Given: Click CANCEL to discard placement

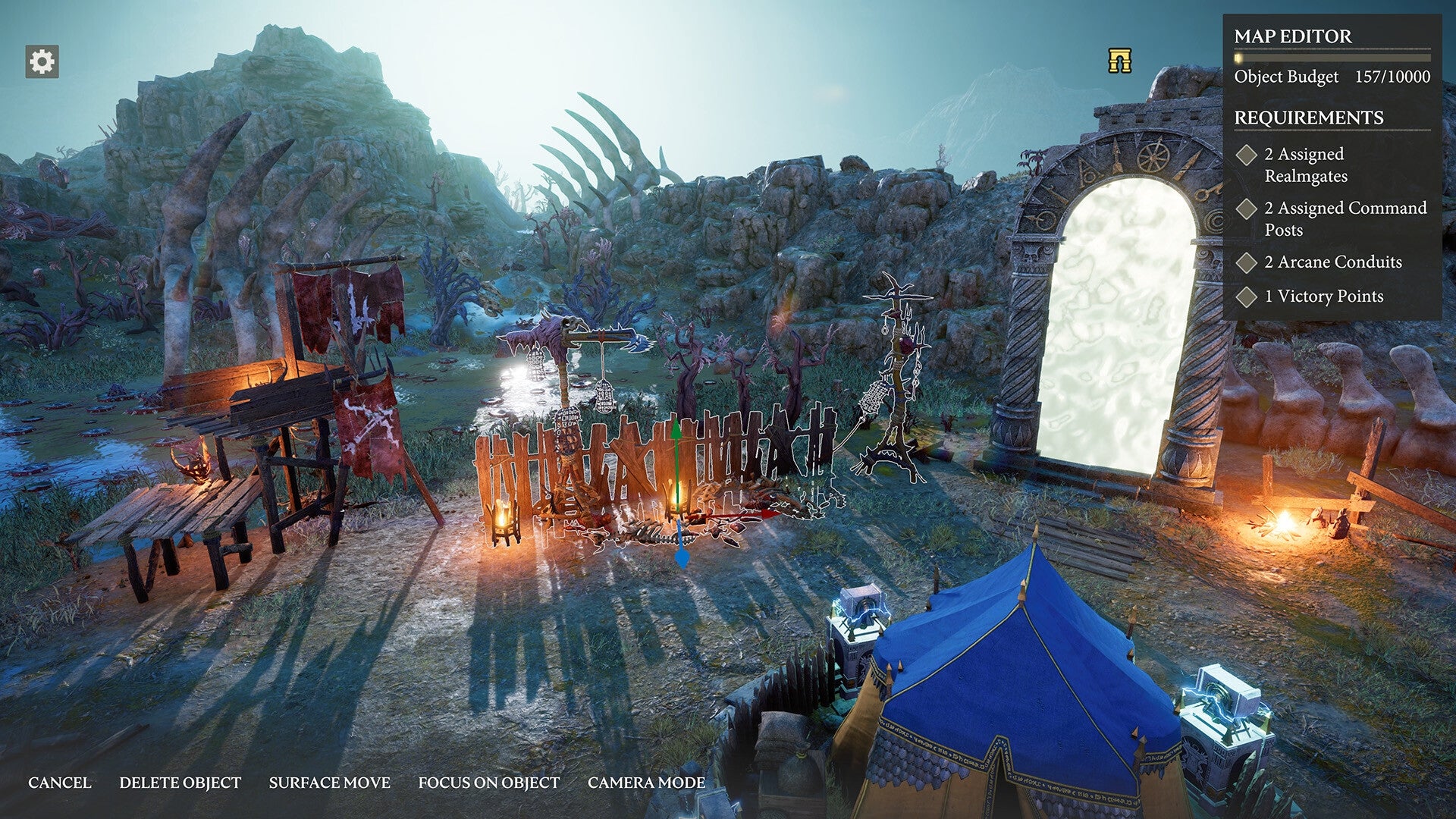Looking at the screenshot, I should [x=61, y=783].
